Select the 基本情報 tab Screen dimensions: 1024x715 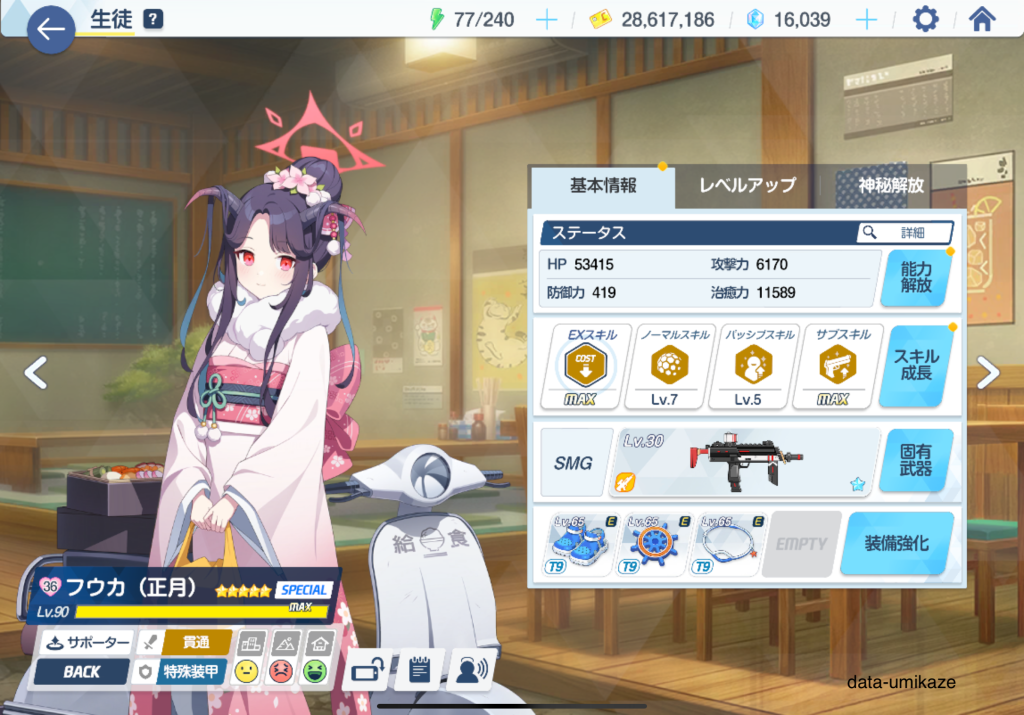(603, 185)
